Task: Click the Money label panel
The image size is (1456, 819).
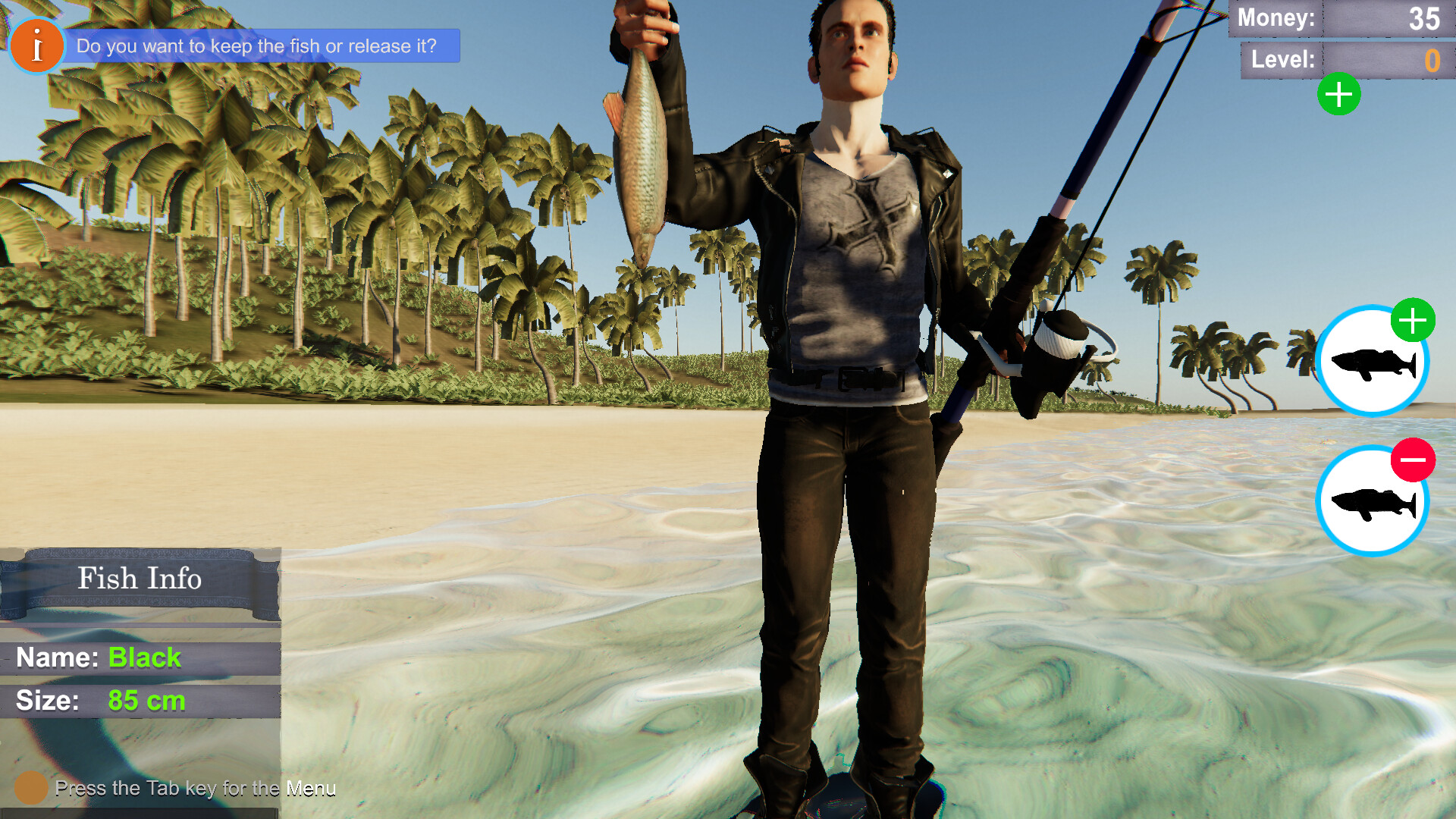Action: pyautogui.click(x=1276, y=19)
